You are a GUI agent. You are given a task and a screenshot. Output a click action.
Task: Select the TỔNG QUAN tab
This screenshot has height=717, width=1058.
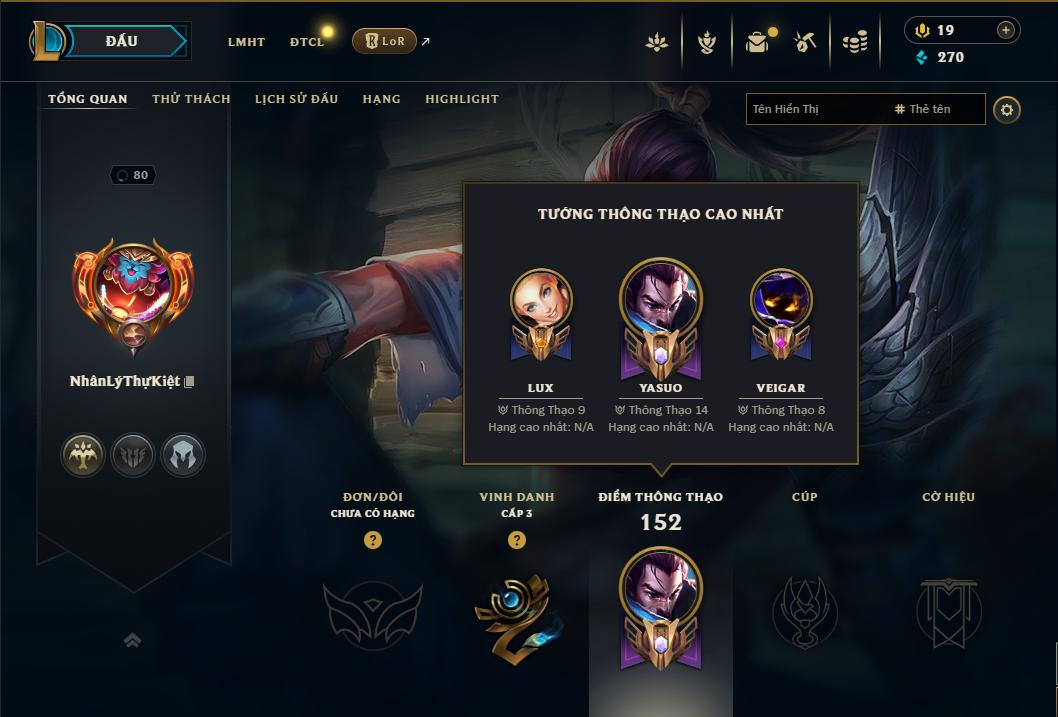[x=88, y=99]
